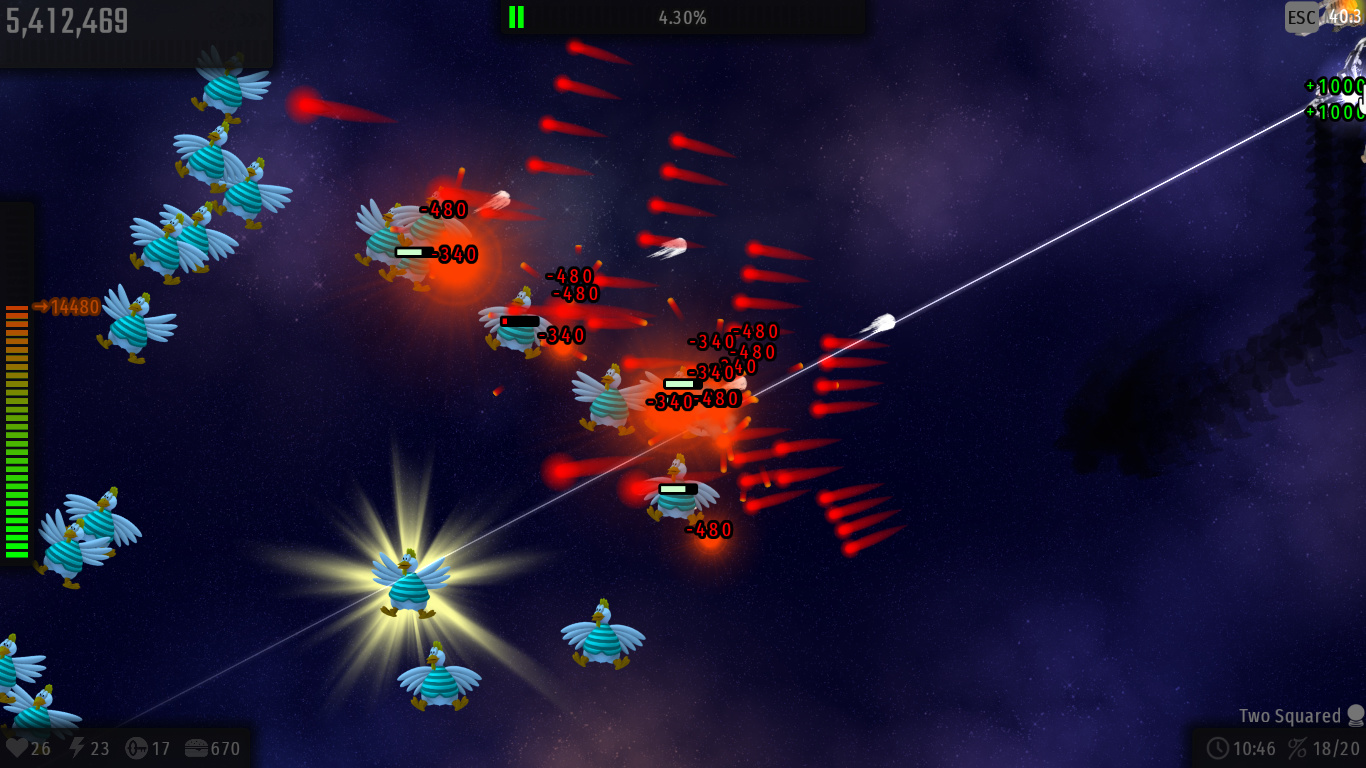
Task: Open the pause menu with the ESC button
Action: [1302, 17]
